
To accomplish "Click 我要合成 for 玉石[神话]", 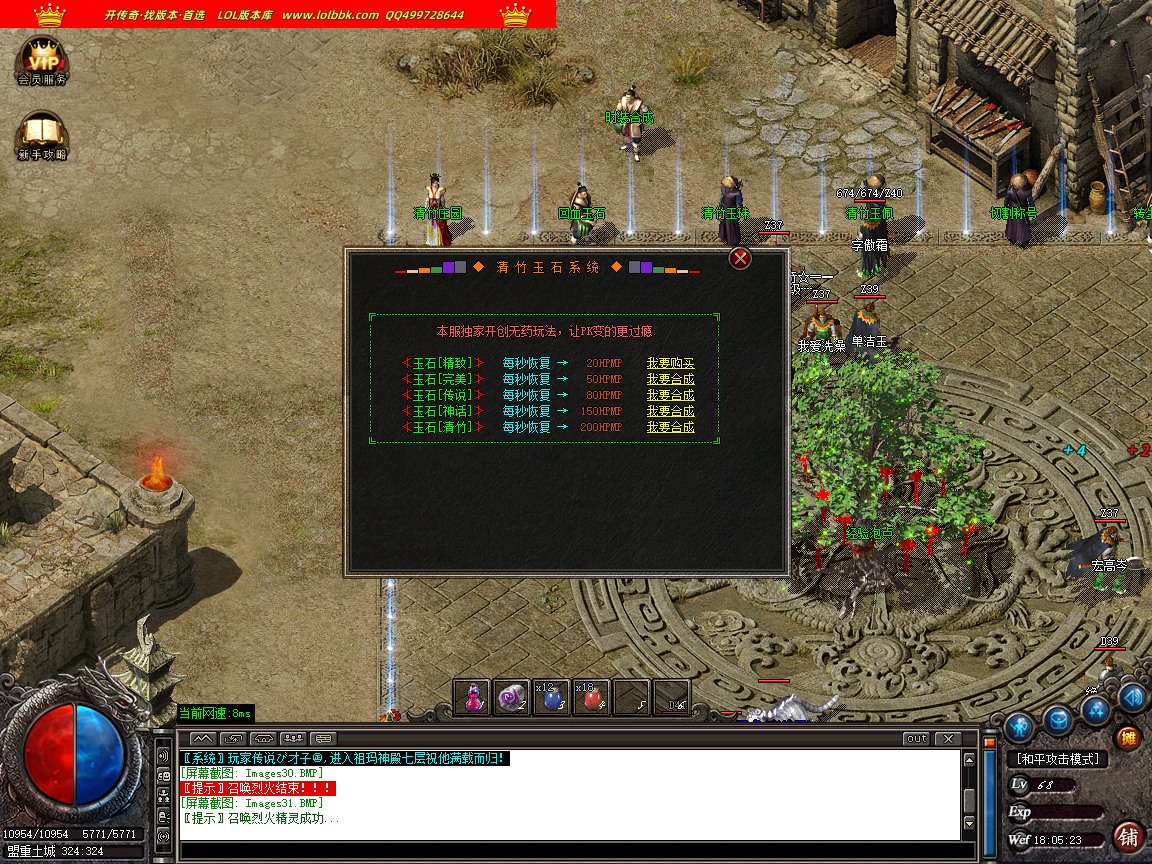I will [x=670, y=411].
